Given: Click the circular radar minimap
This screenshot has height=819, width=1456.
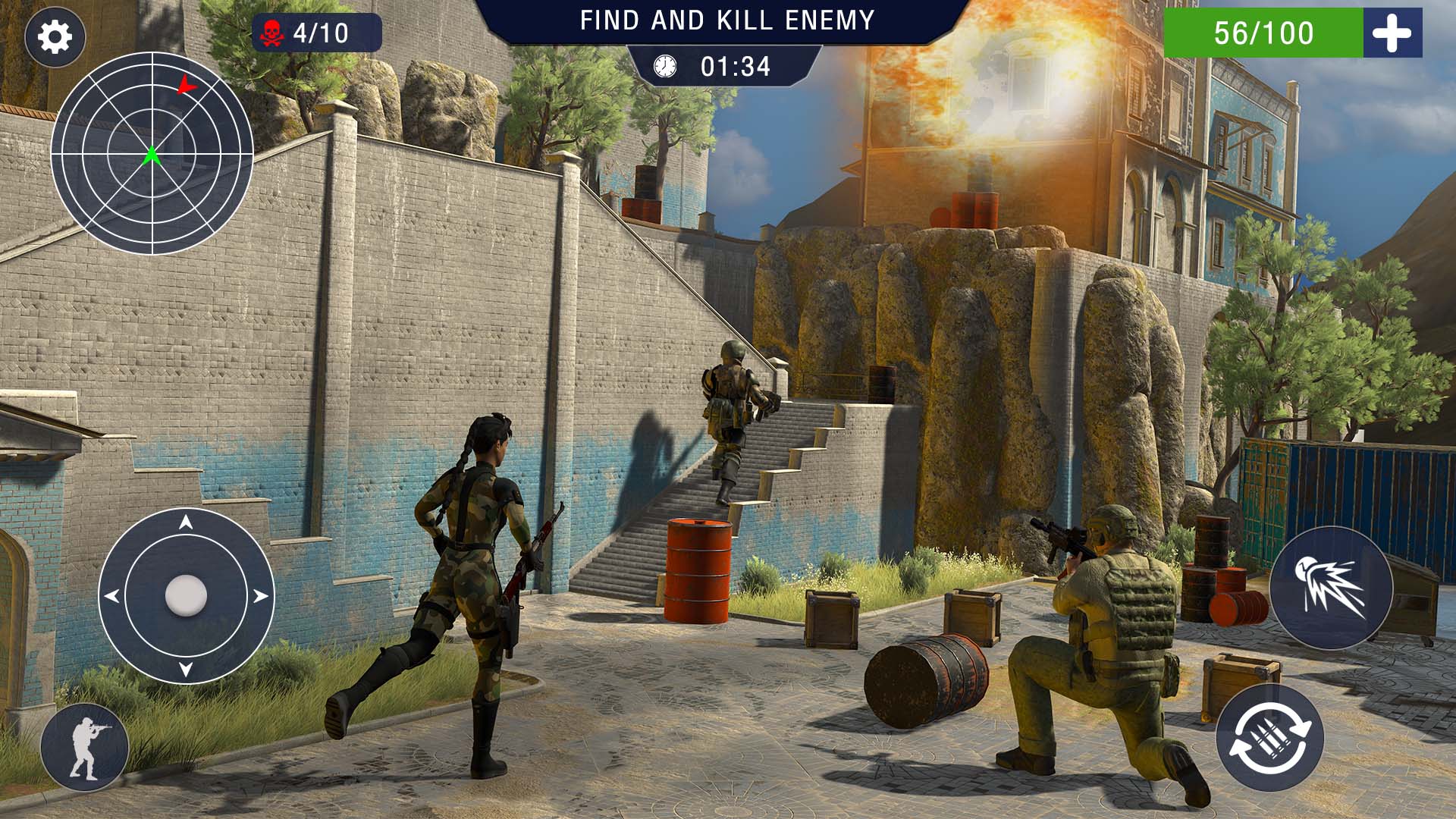Looking at the screenshot, I should [x=152, y=153].
